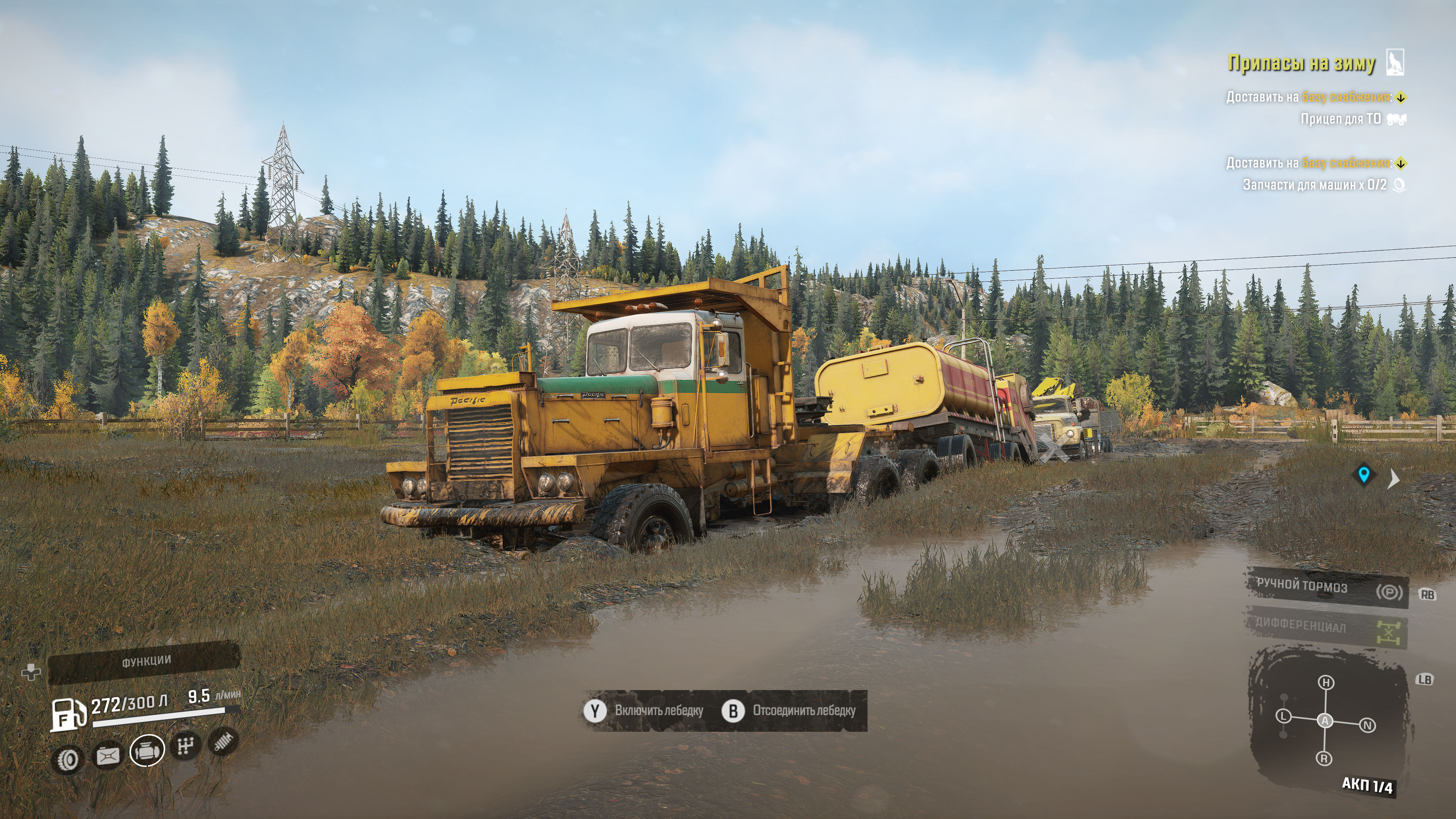Check the highlighted engine status icon

(147, 750)
